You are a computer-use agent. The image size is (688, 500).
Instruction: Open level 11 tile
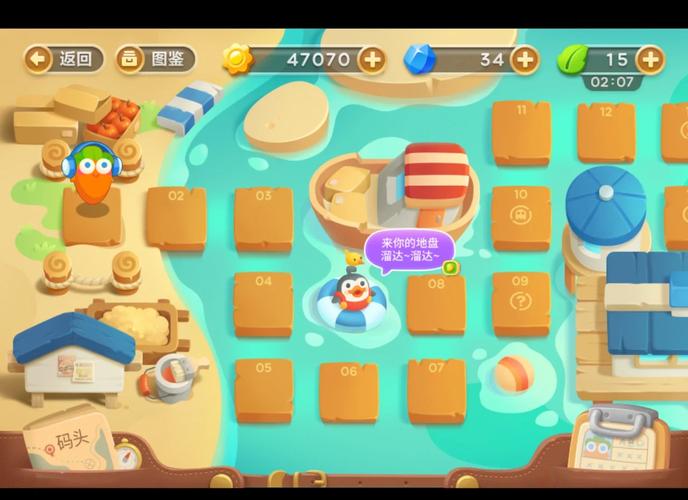pyautogui.click(x=520, y=132)
